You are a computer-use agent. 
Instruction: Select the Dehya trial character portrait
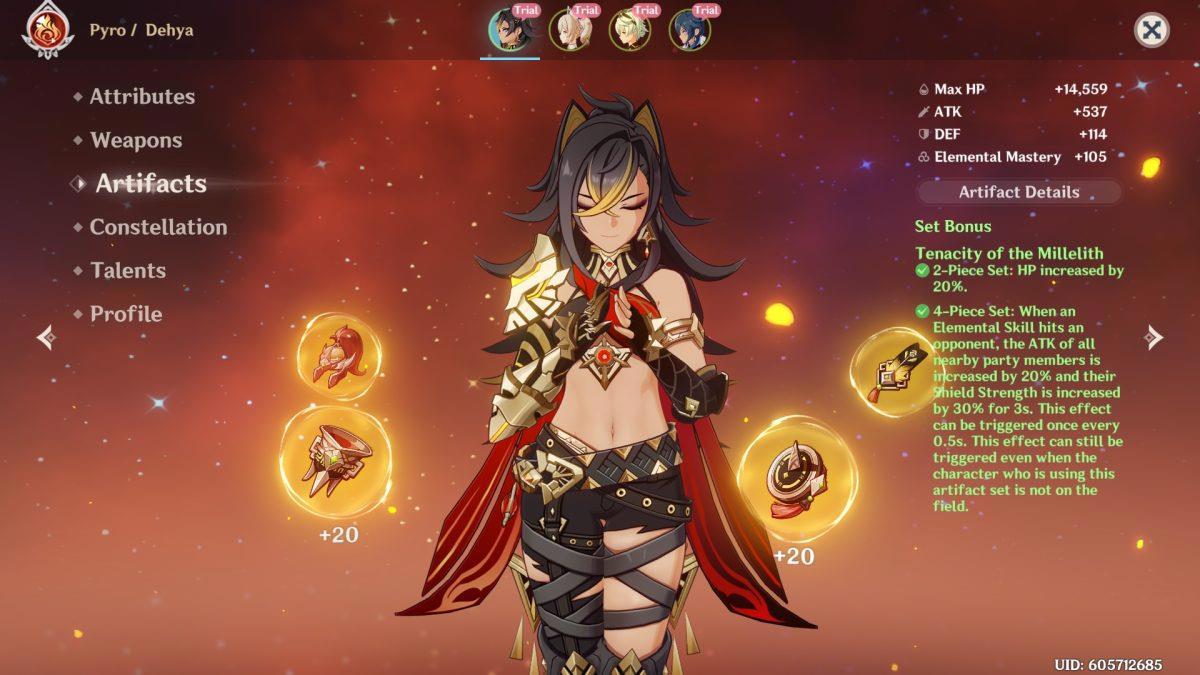(509, 30)
